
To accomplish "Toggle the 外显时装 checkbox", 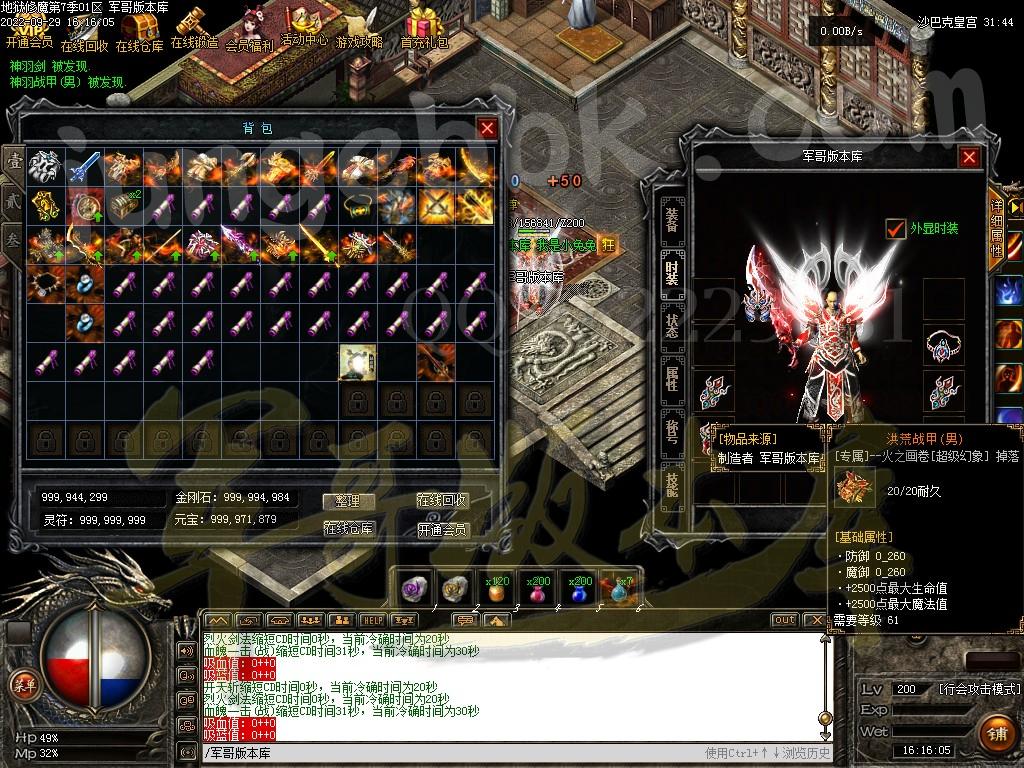I will pyautogui.click(x=895, y=229).
